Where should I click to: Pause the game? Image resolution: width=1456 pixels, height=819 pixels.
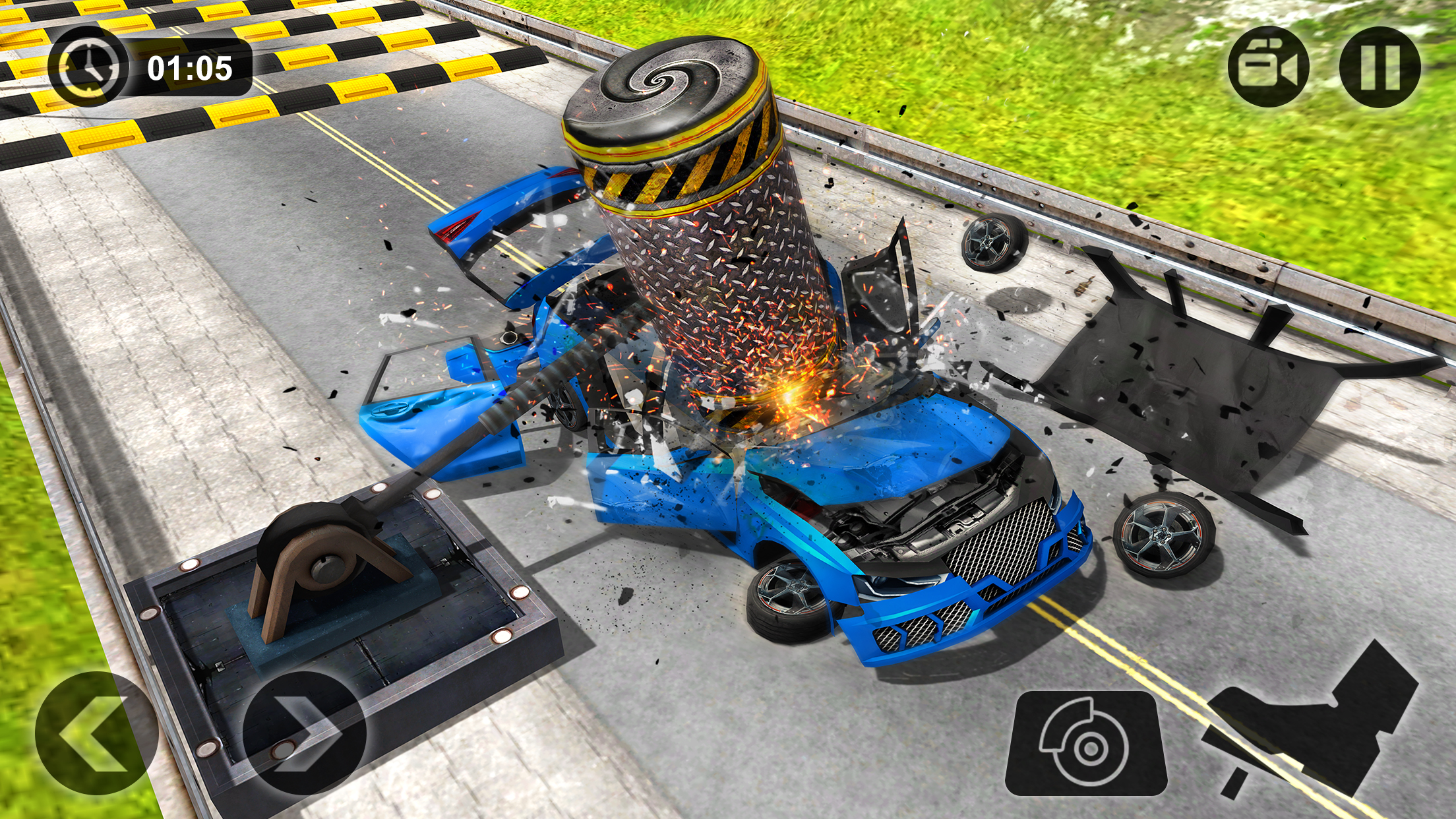pyautogui.click(x=1380, y=67)
